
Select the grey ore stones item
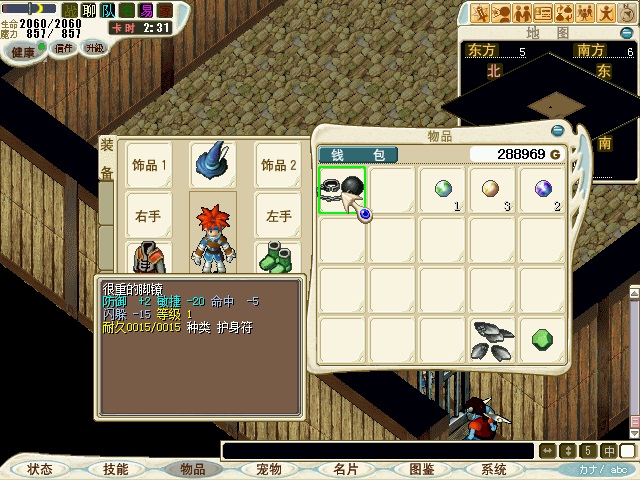493,340
